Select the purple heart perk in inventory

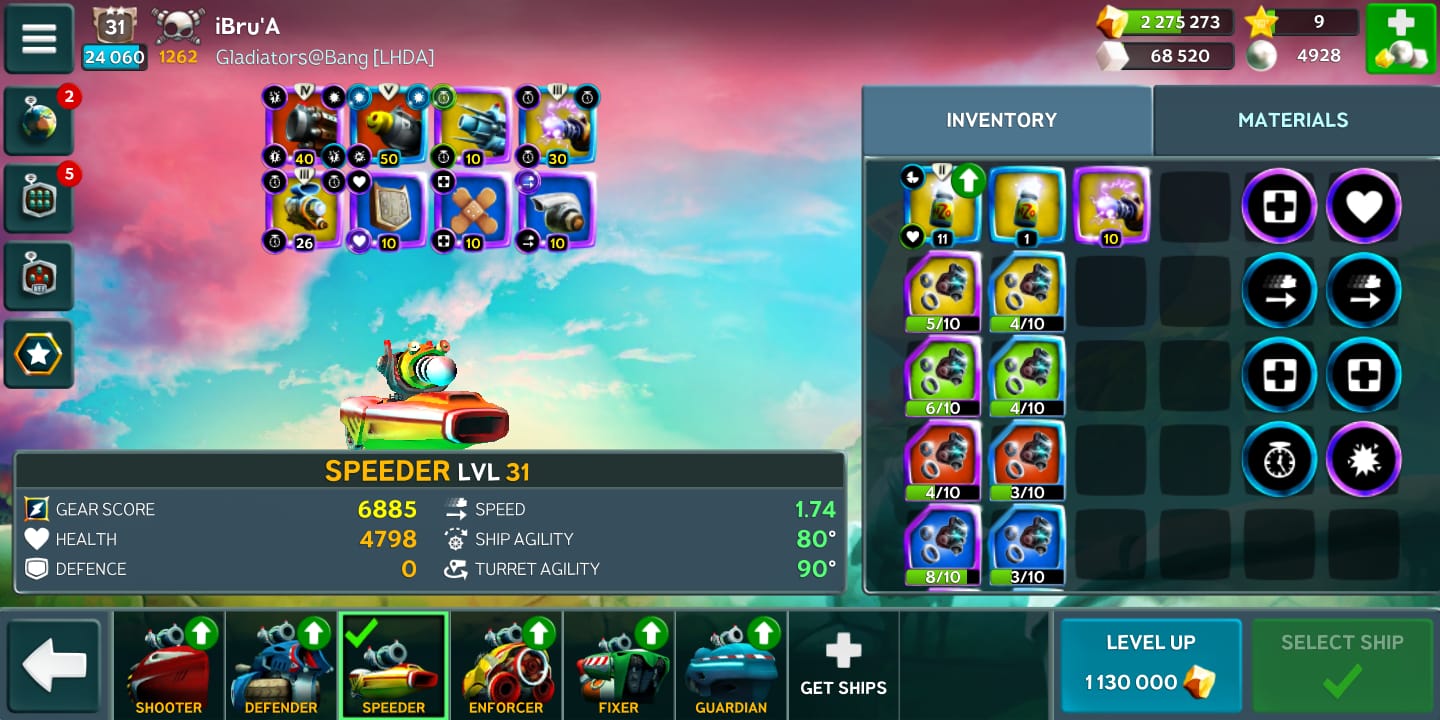coord(1363,207)
